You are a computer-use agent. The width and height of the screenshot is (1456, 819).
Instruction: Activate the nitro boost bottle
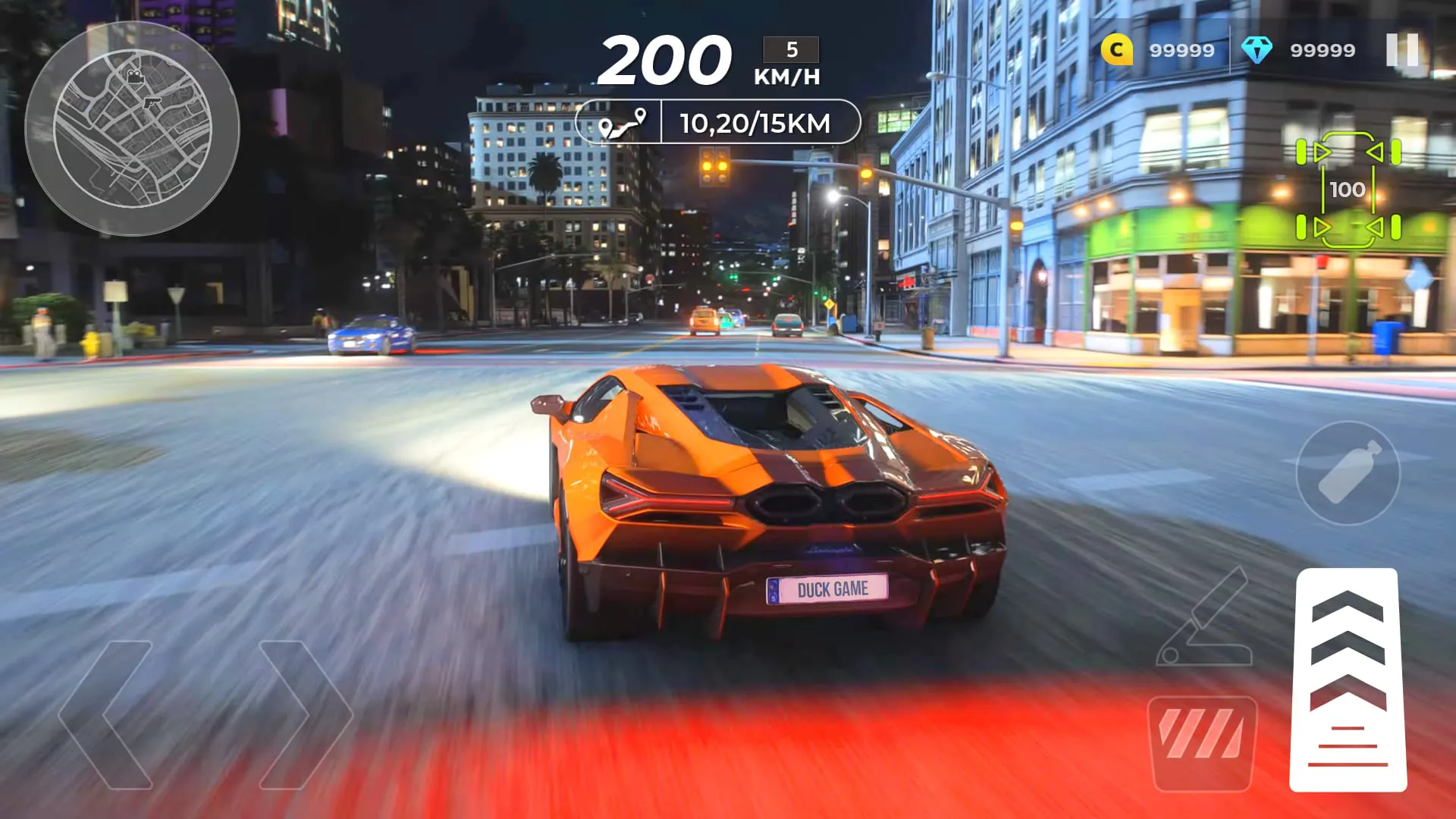[1346, 472]
